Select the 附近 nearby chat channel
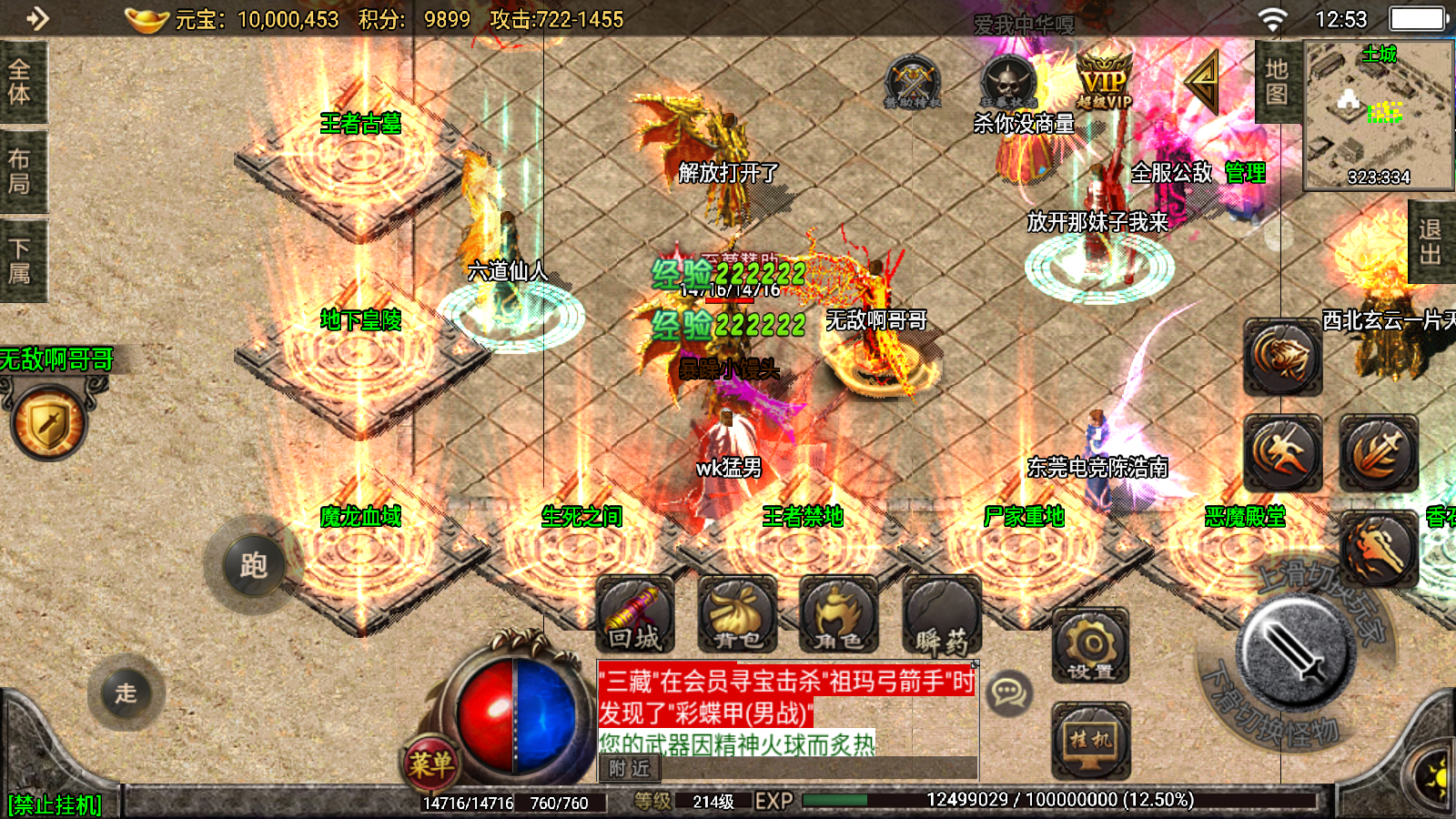The height and width of the screenshot is (819, 1456). (x=629, y=769)
